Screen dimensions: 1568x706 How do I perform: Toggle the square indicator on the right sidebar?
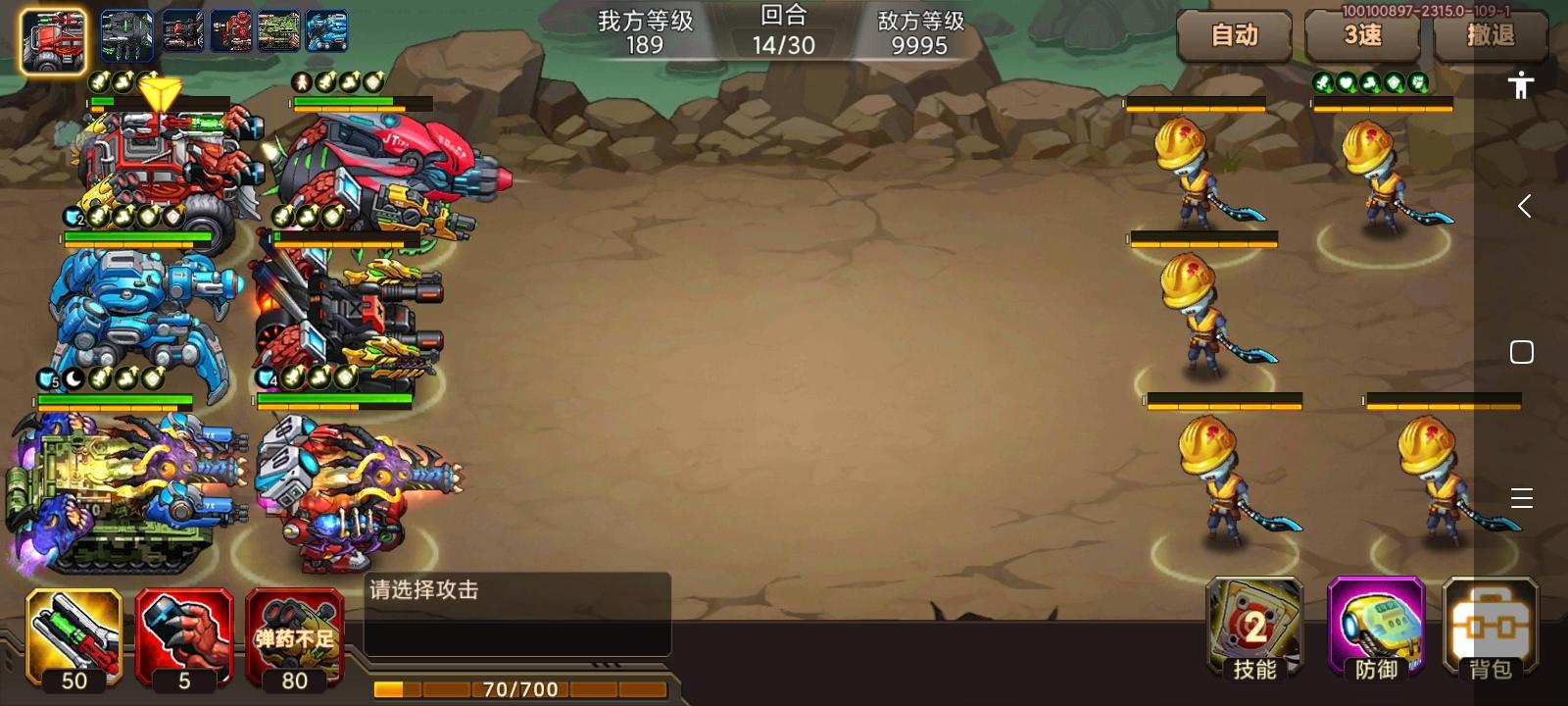pos(1522,350)
